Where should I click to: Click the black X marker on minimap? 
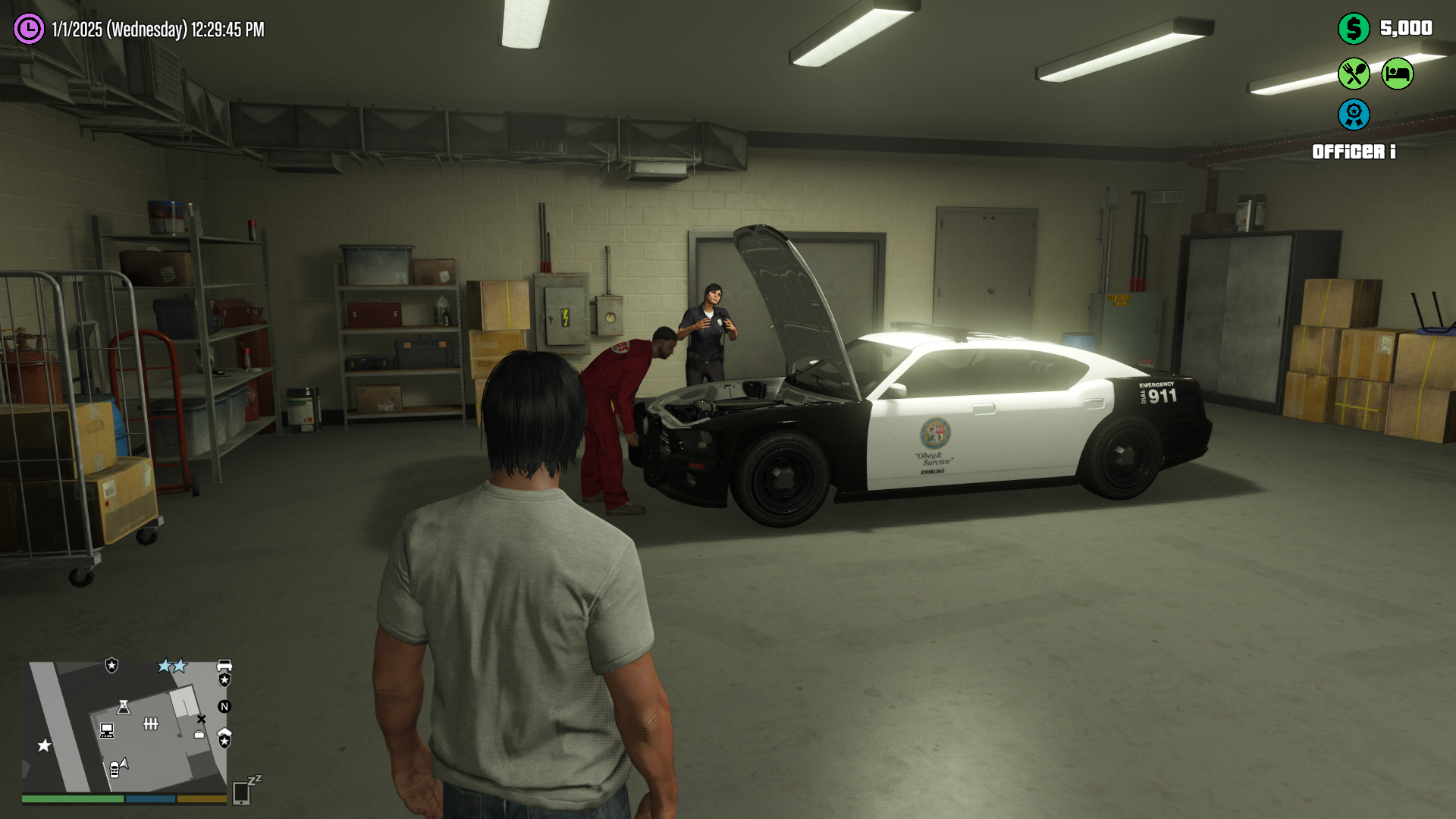tap(201, 719)
